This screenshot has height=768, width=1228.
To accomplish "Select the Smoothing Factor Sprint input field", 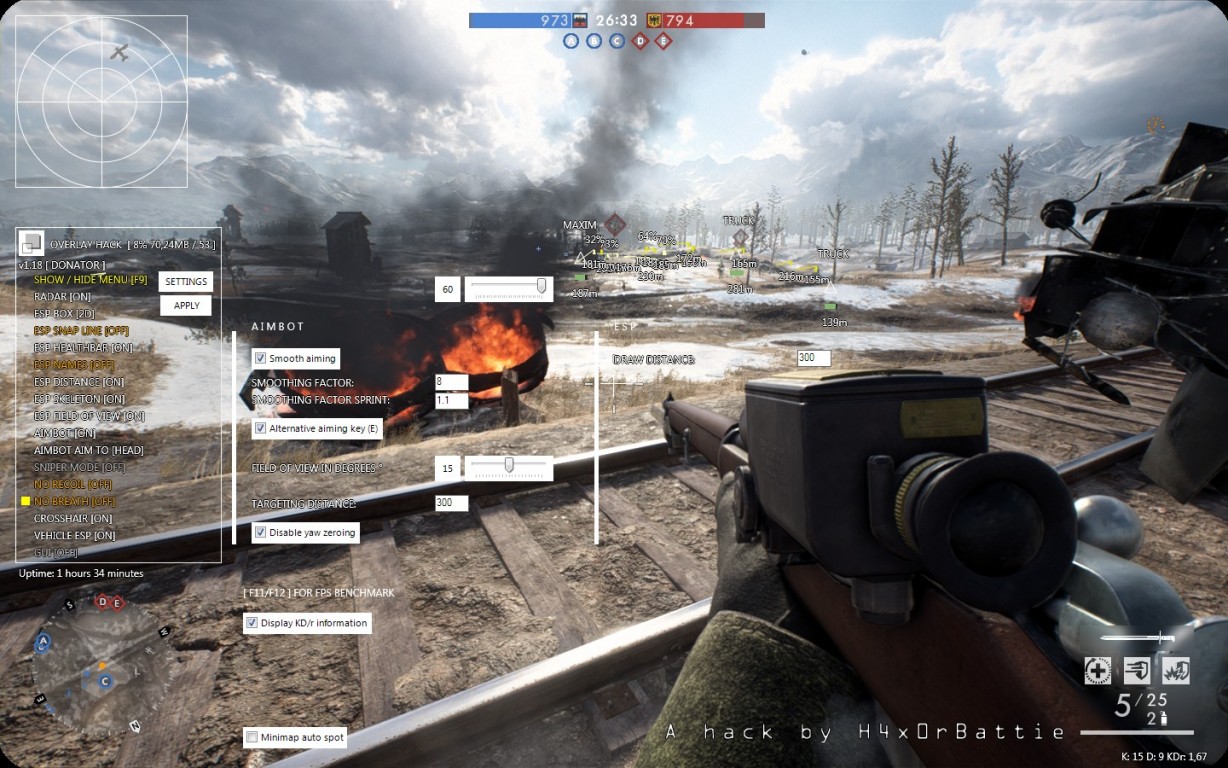I will point(452,400).
